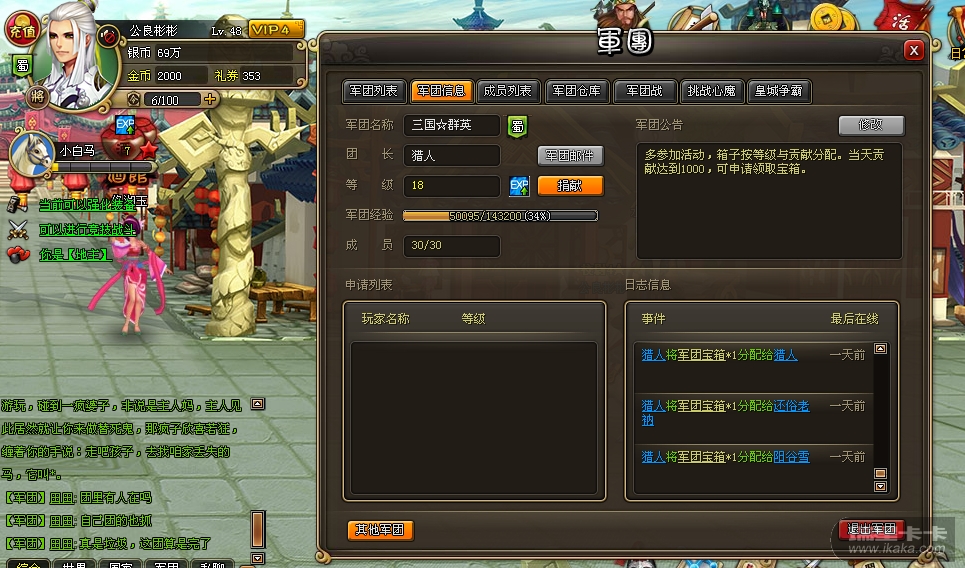Image resolution: width=965 pixels, height=568 pixels.
Task: Edit the announcement with 修改 button
Action: tap(870, 125)
